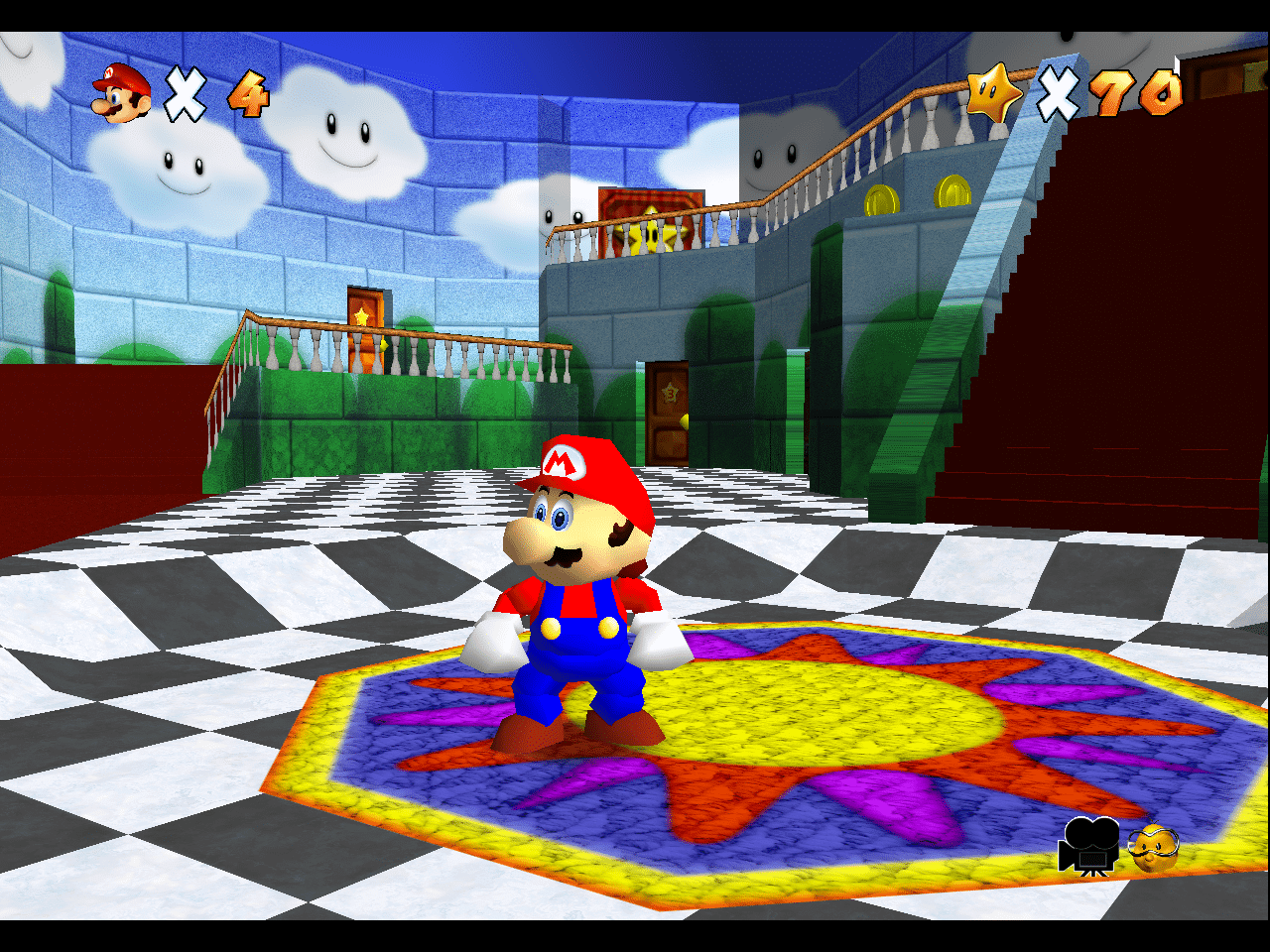Click the Mario head lives icon

pos(121,94)
